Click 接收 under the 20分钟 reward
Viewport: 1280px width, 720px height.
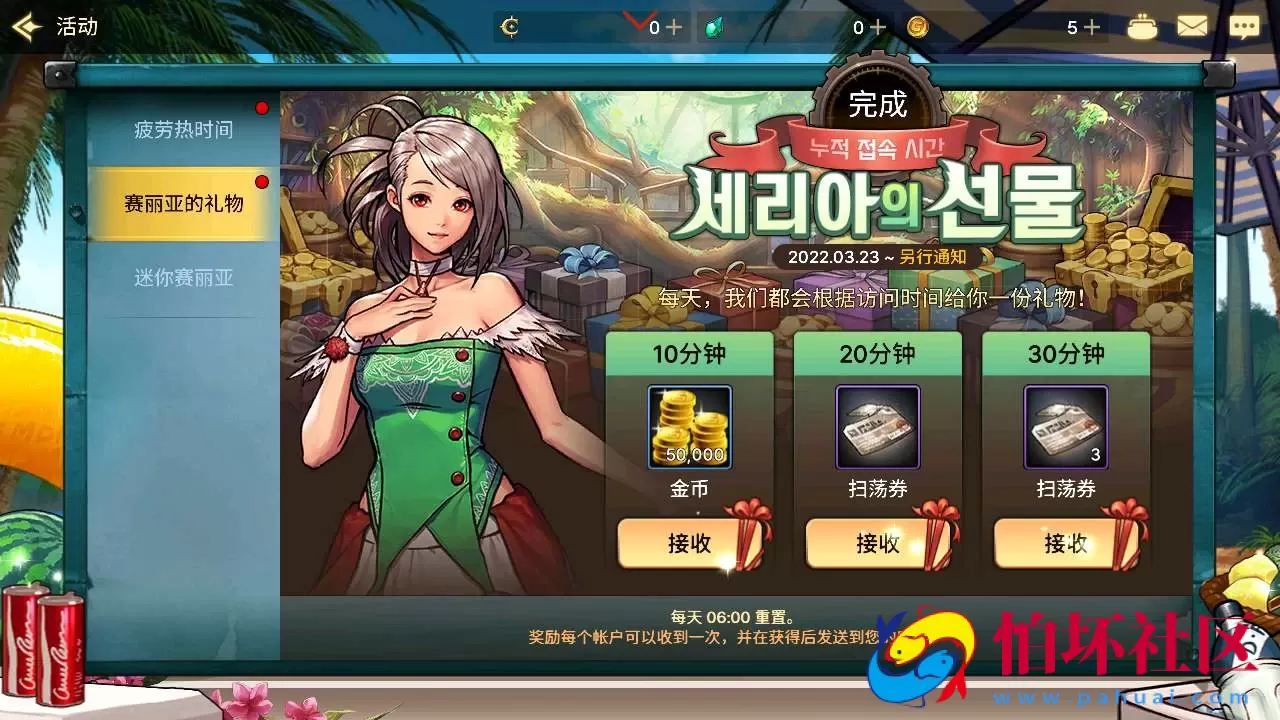click(878, 545)
